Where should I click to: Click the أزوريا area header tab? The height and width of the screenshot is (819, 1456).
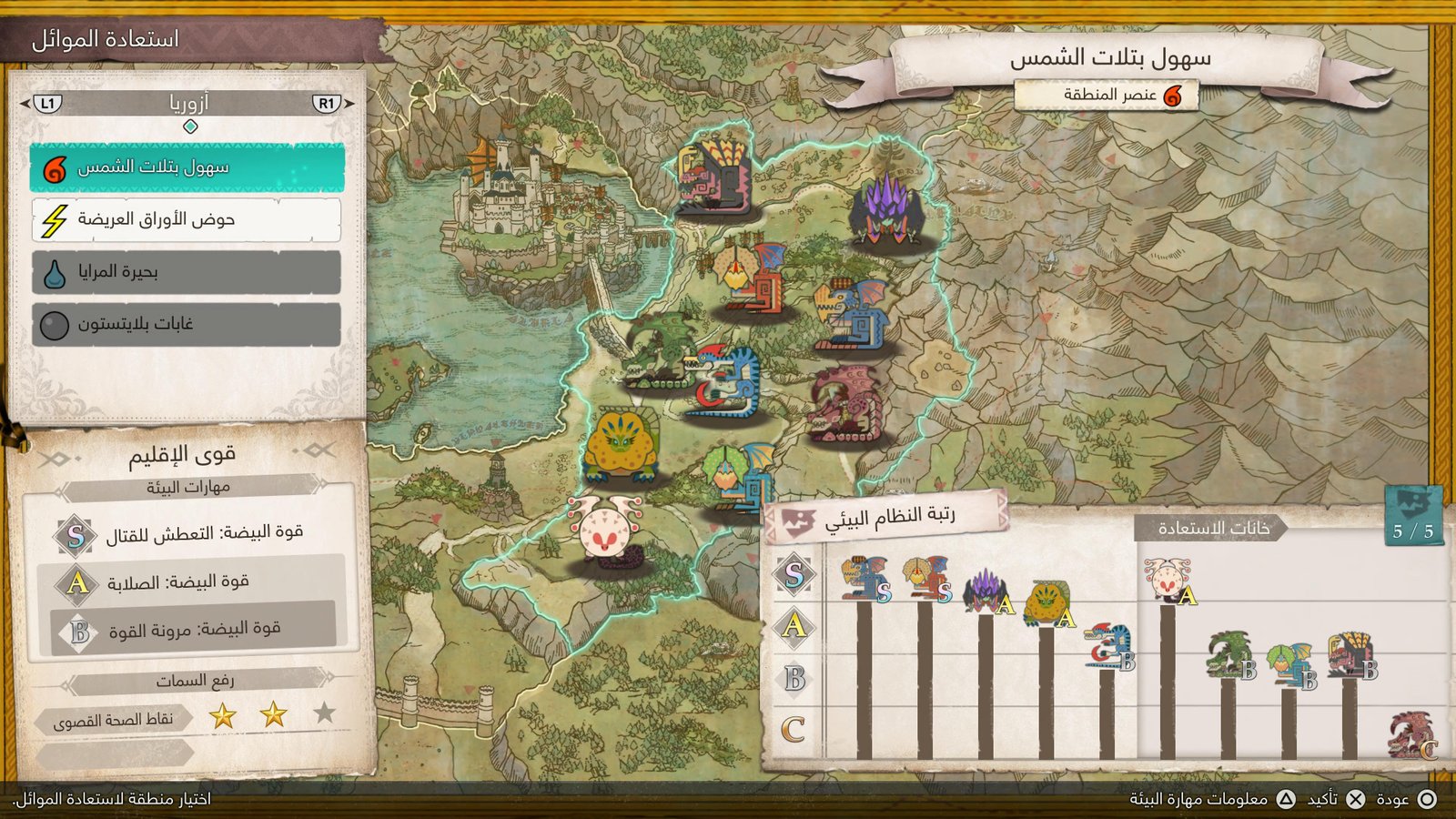188,103
